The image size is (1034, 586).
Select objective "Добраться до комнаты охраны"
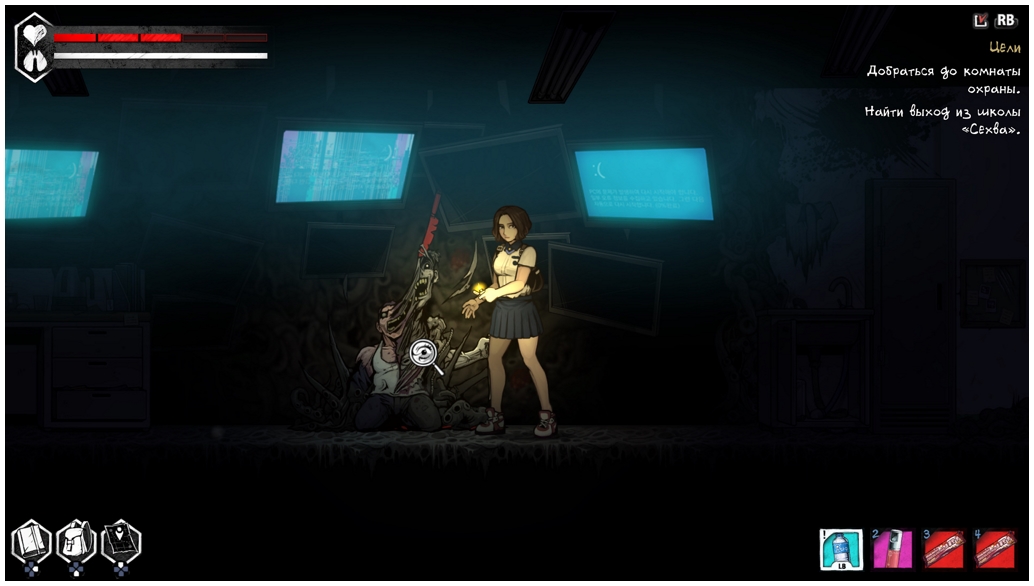[943, 80]
